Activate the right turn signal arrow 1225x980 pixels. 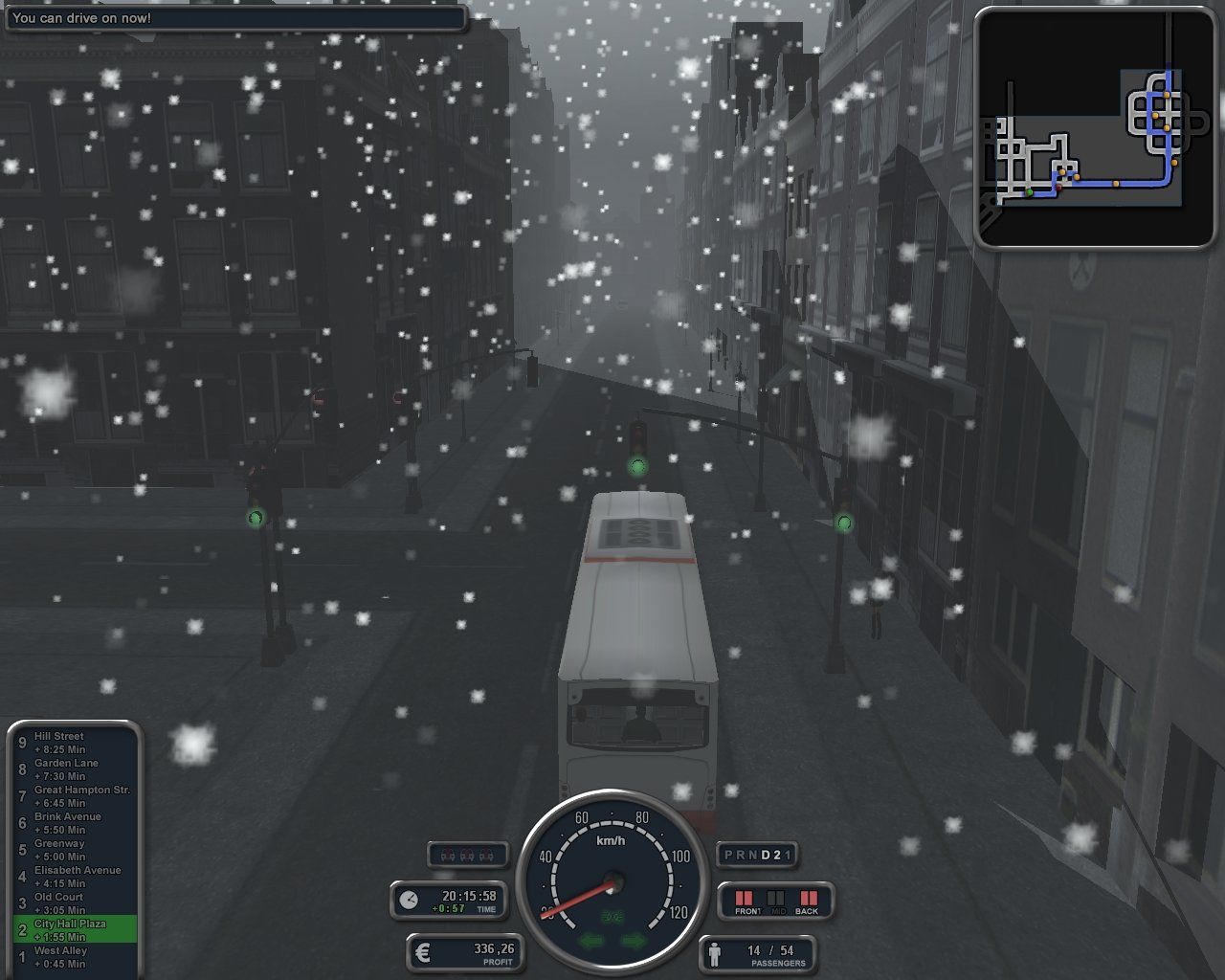tap(632, 941)
